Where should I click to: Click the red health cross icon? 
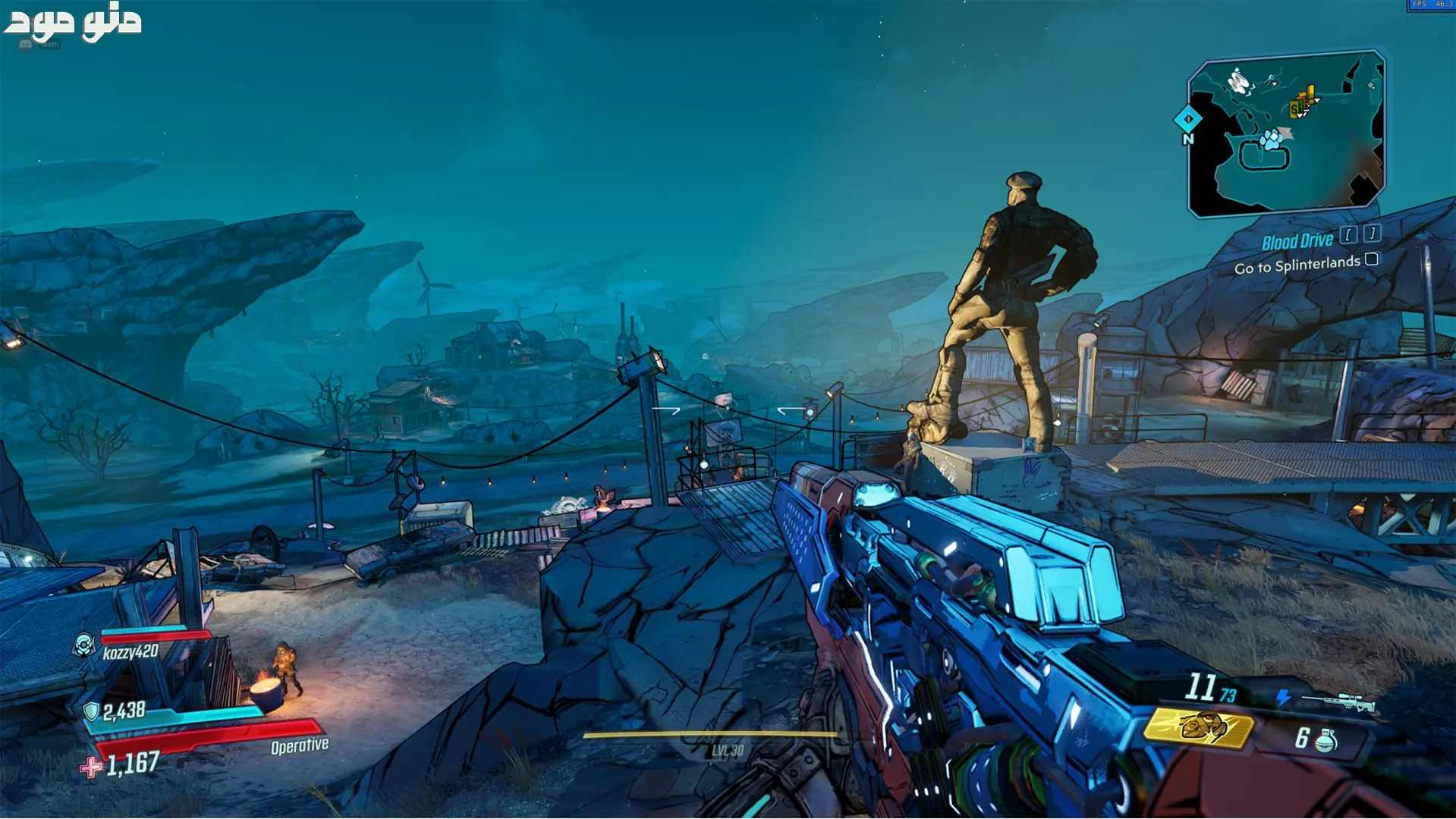click(90, 767)
